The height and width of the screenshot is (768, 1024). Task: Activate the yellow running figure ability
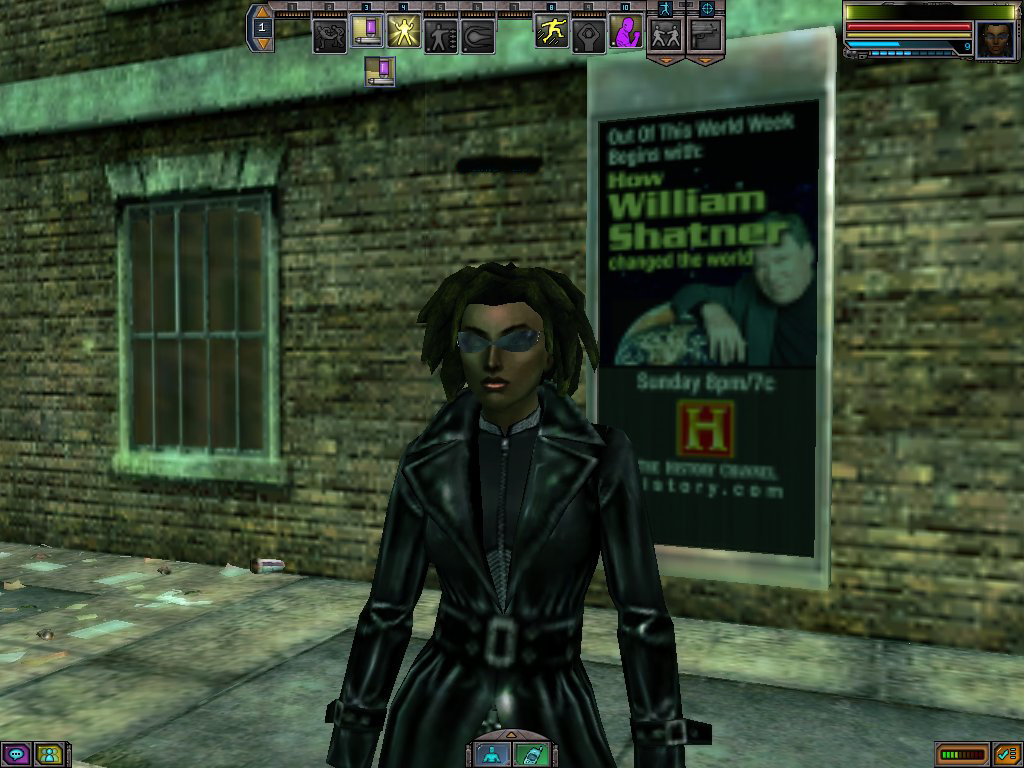pyautogui.click(x=551, y=34)
